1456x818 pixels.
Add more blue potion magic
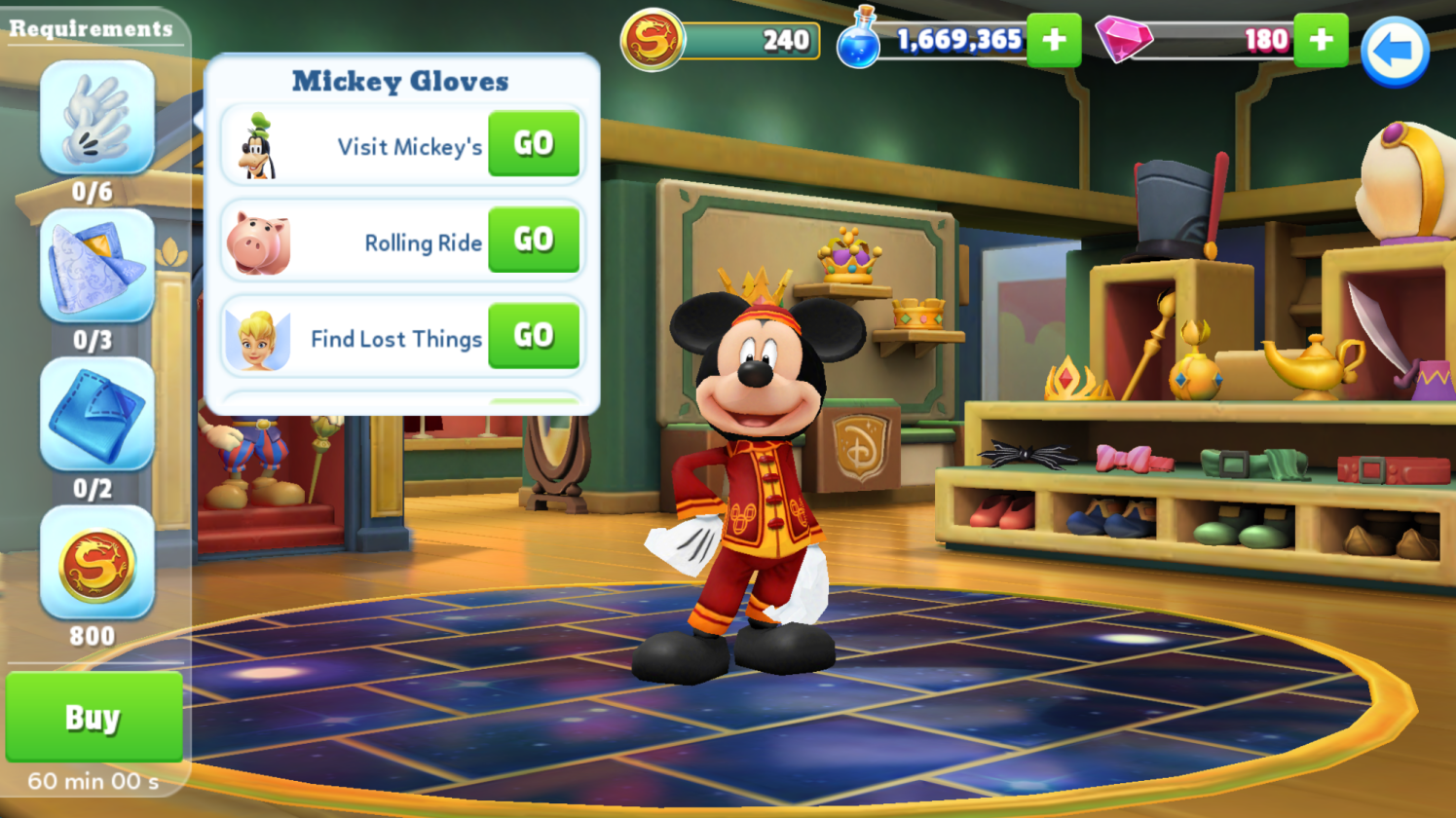pos(1054,40)
